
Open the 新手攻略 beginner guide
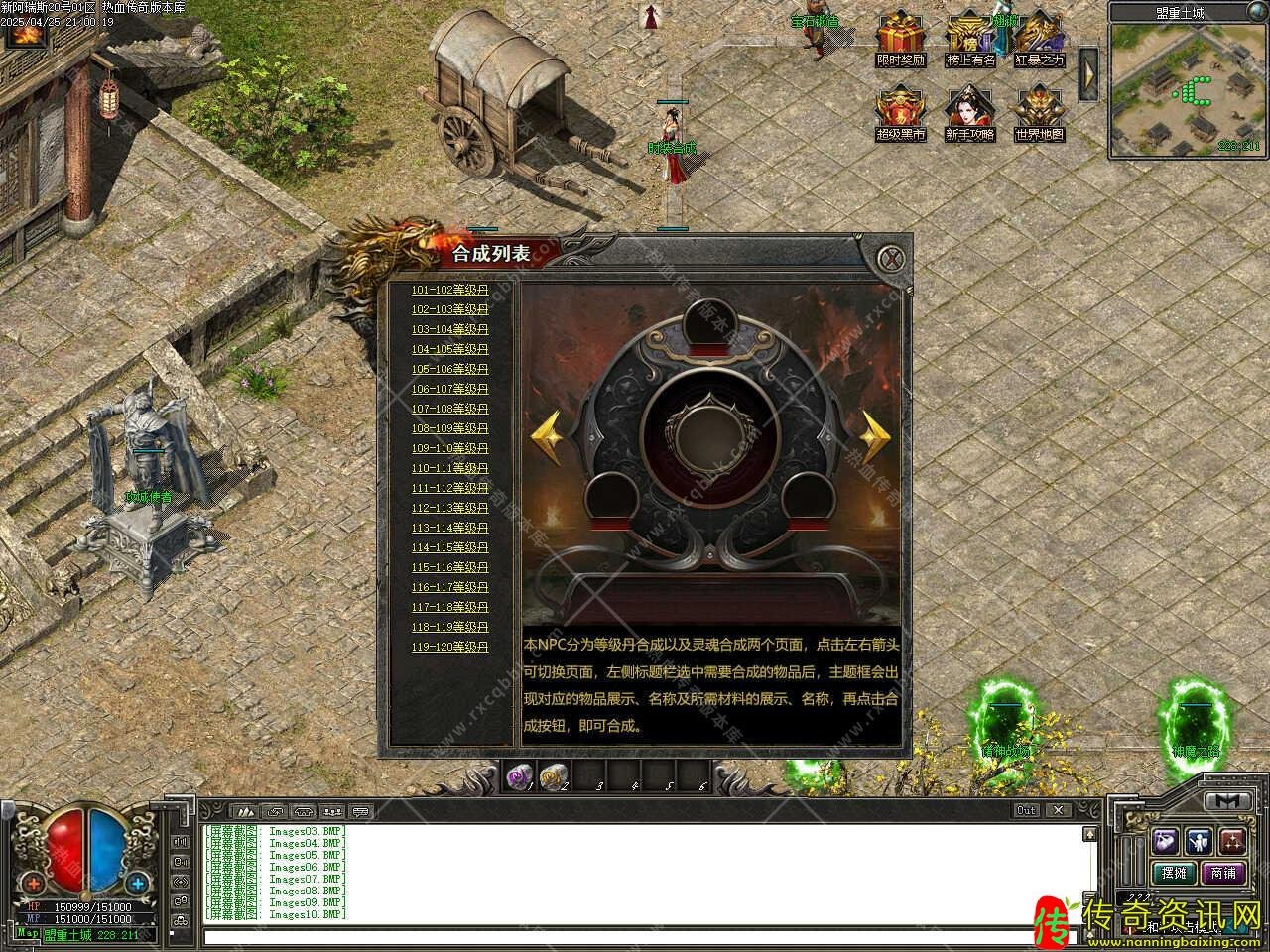click(969, 109)
